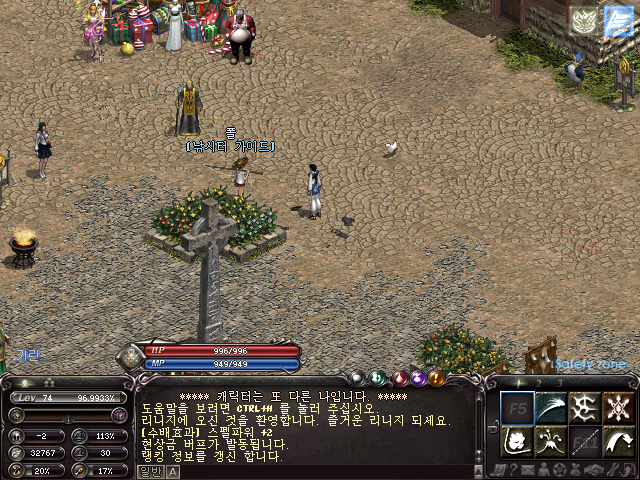640x480 pixels.
Task: Open the mail envelope icon
Action: [525, 469]
